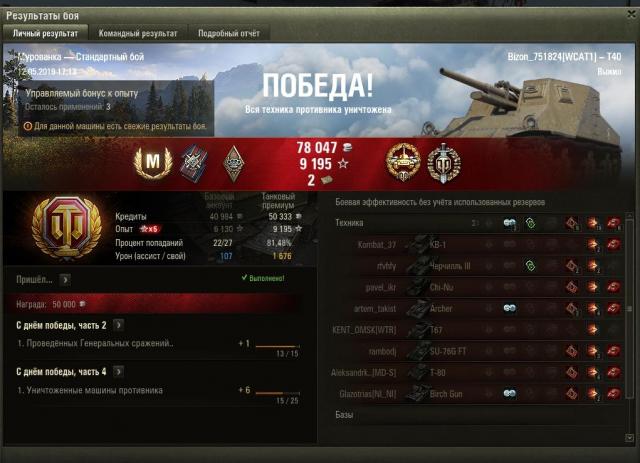Click the large World of Tanks emblem
The image size is (640, 463).
coord(67,226)
